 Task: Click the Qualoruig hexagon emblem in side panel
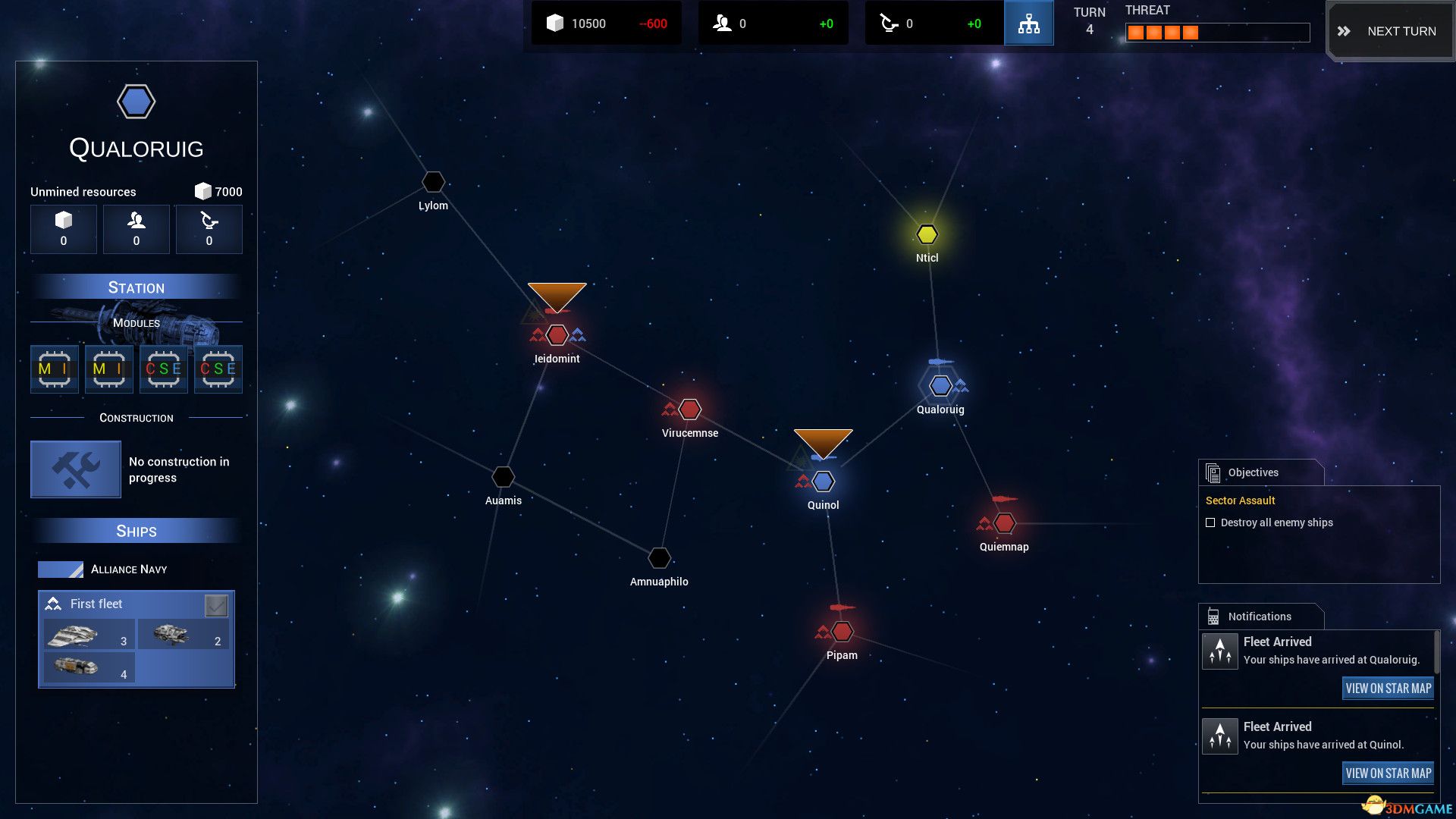136,101
